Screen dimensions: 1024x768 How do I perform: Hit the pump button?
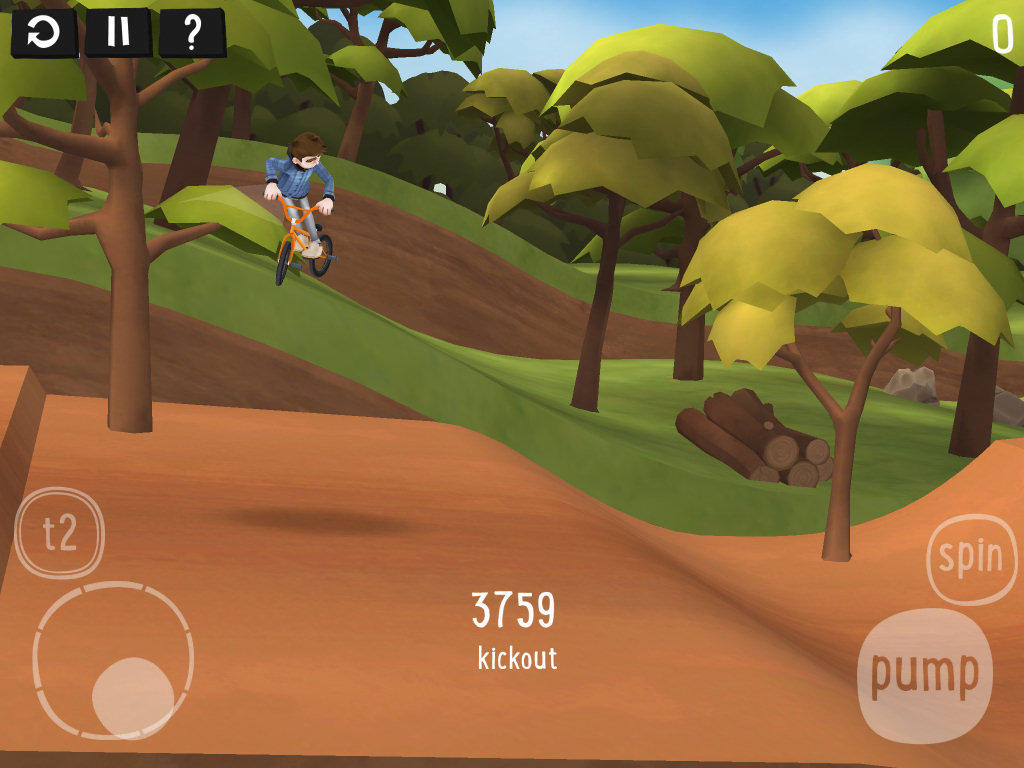[x=925, y=675]
